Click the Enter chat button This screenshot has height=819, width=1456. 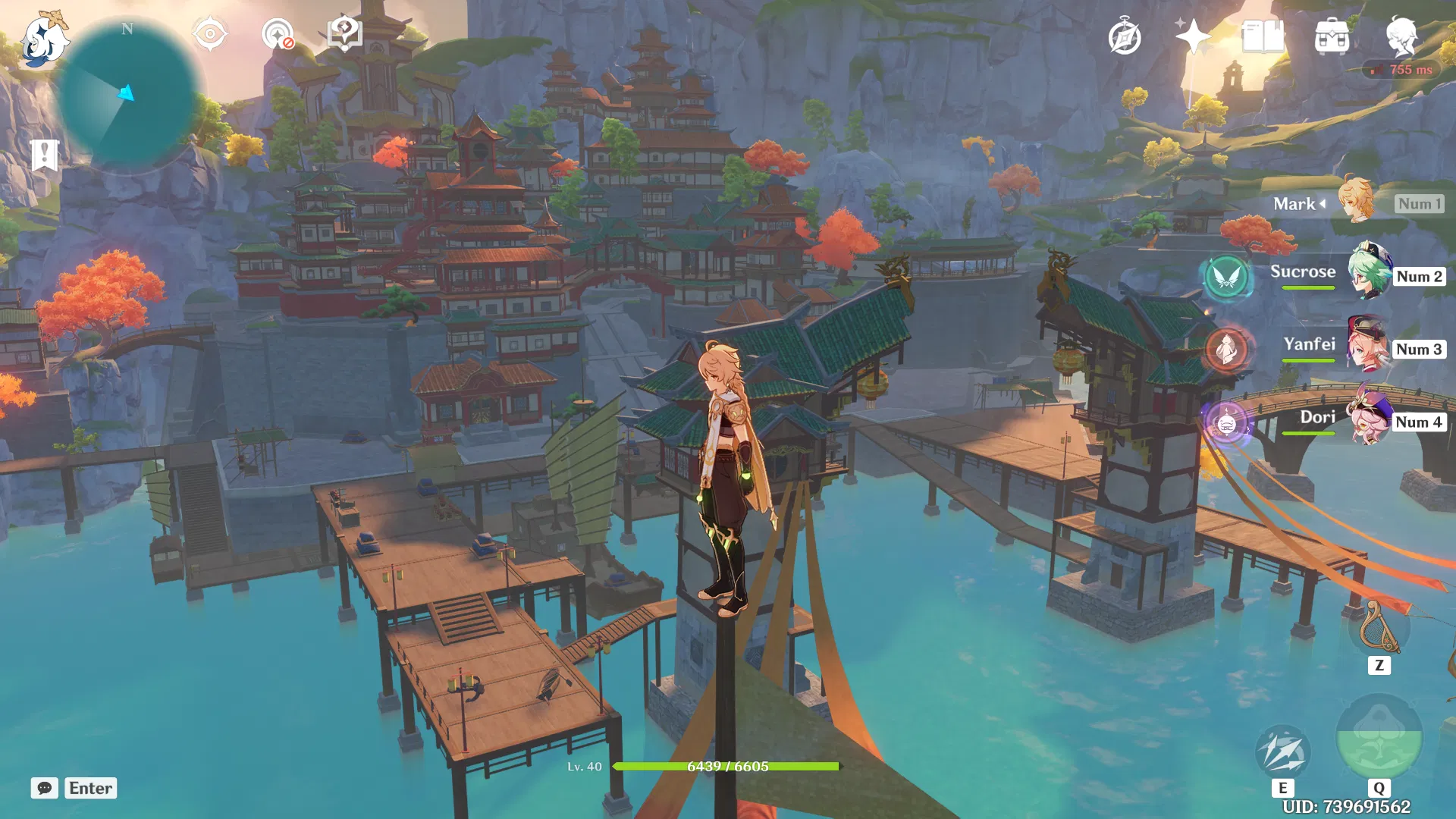point(89,788)
